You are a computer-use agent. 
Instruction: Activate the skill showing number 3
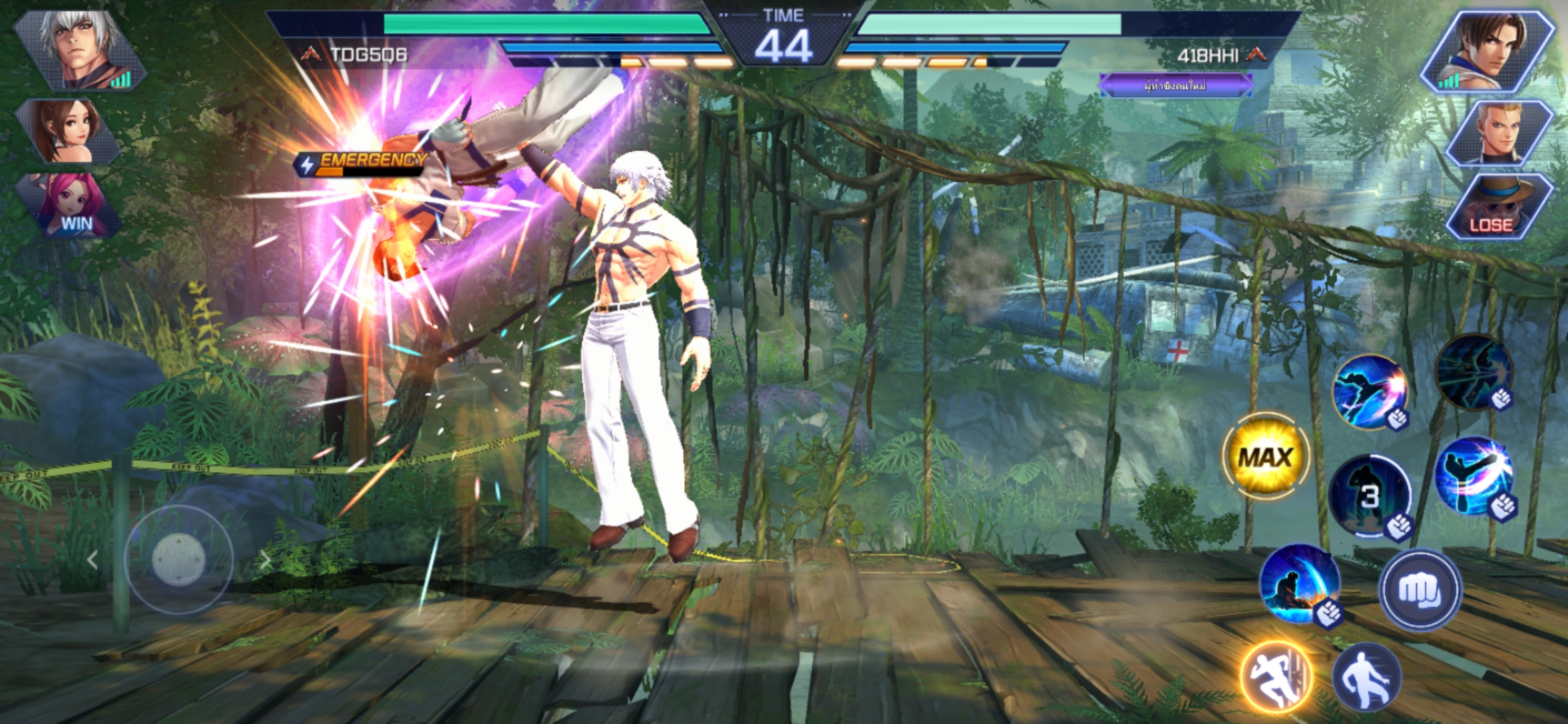point(1369,496)
